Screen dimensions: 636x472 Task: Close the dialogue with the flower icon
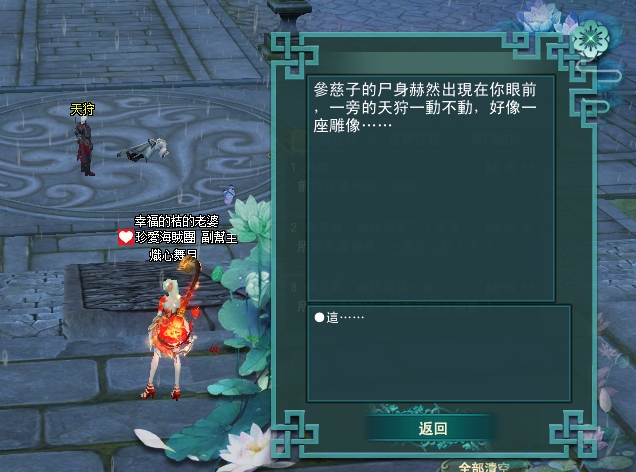(590, 38)
